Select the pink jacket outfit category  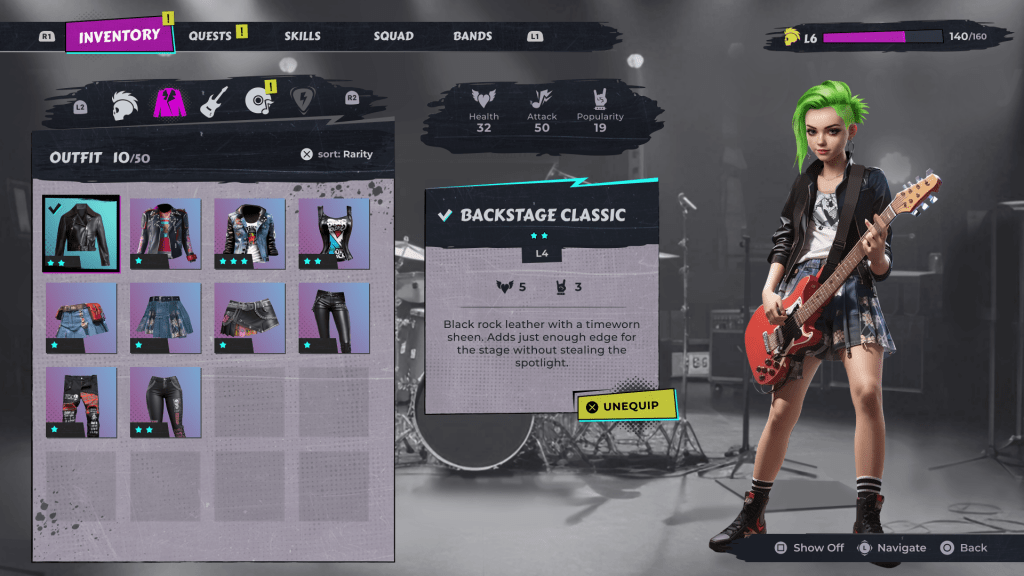coord(169,102)
